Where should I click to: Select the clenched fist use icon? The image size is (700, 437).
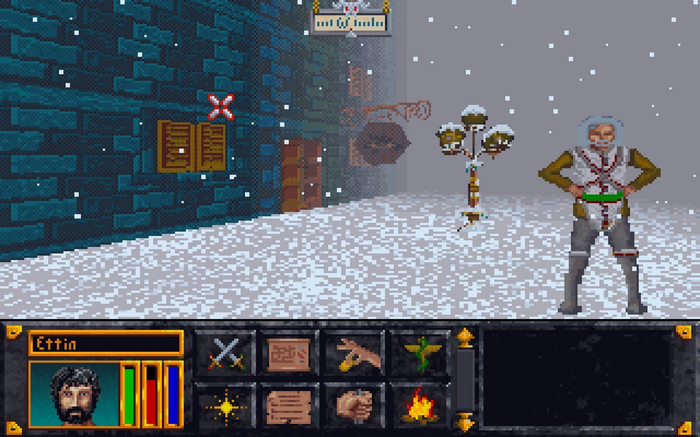pyautogui.click(x=352, y=404)
